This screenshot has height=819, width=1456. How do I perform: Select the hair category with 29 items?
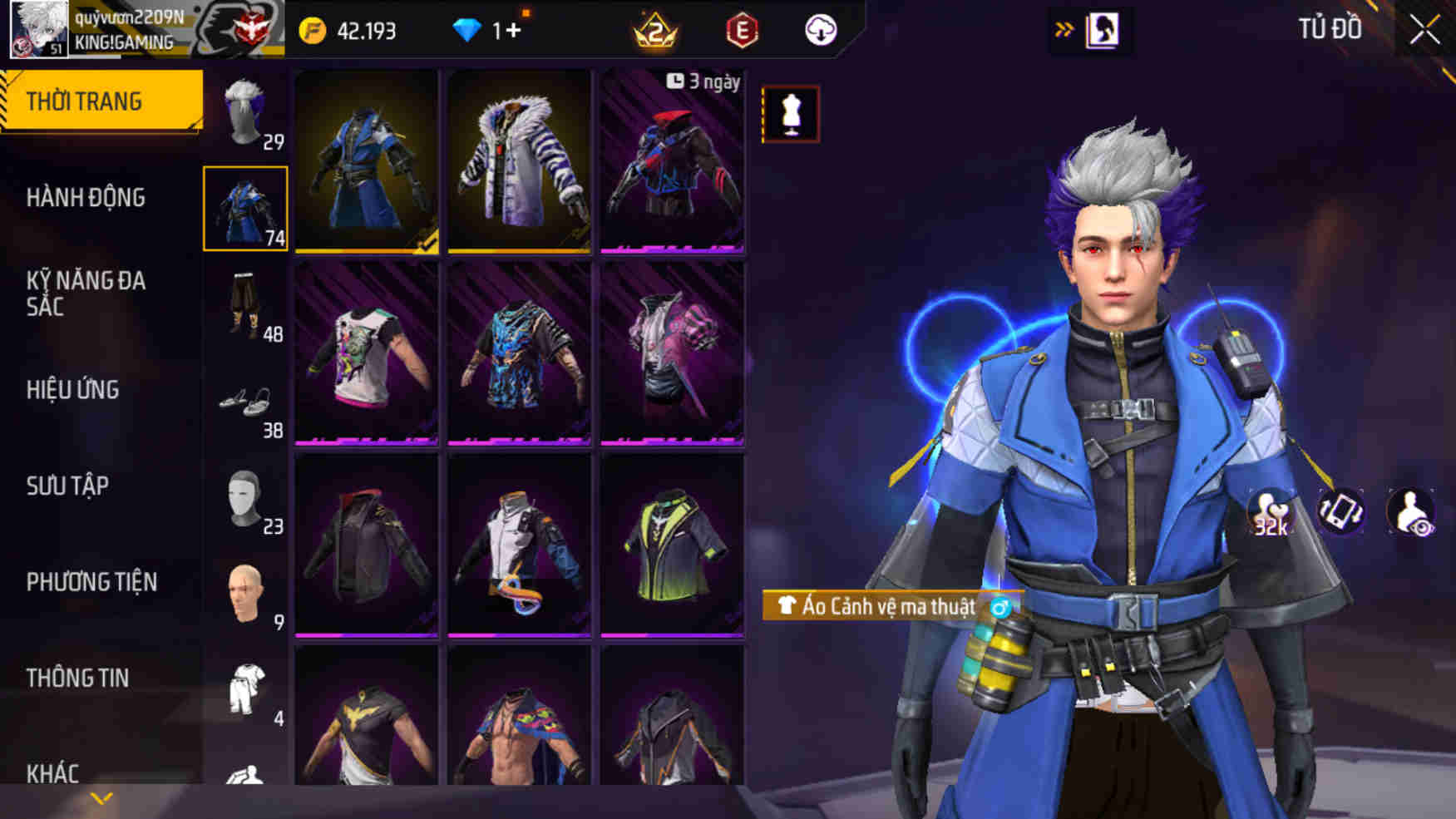[x=246, y=115]
